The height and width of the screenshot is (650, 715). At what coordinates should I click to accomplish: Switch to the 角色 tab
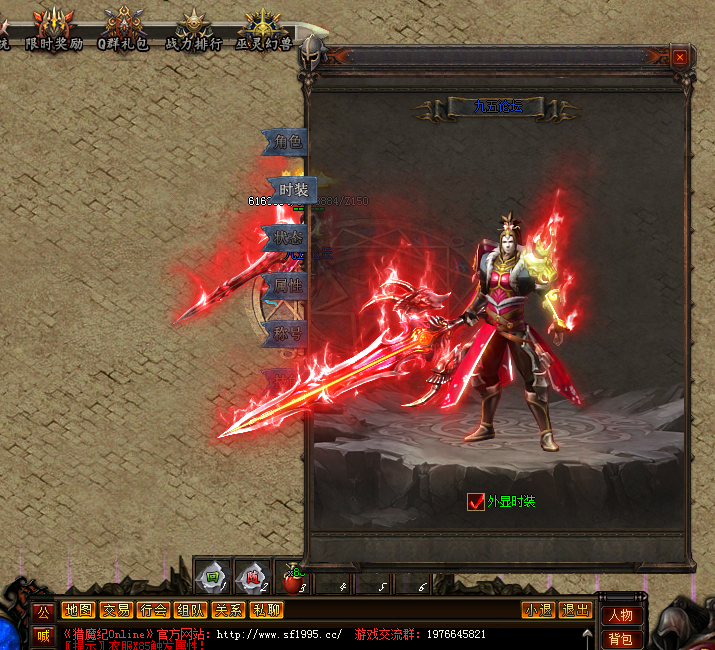pos(287,142)
